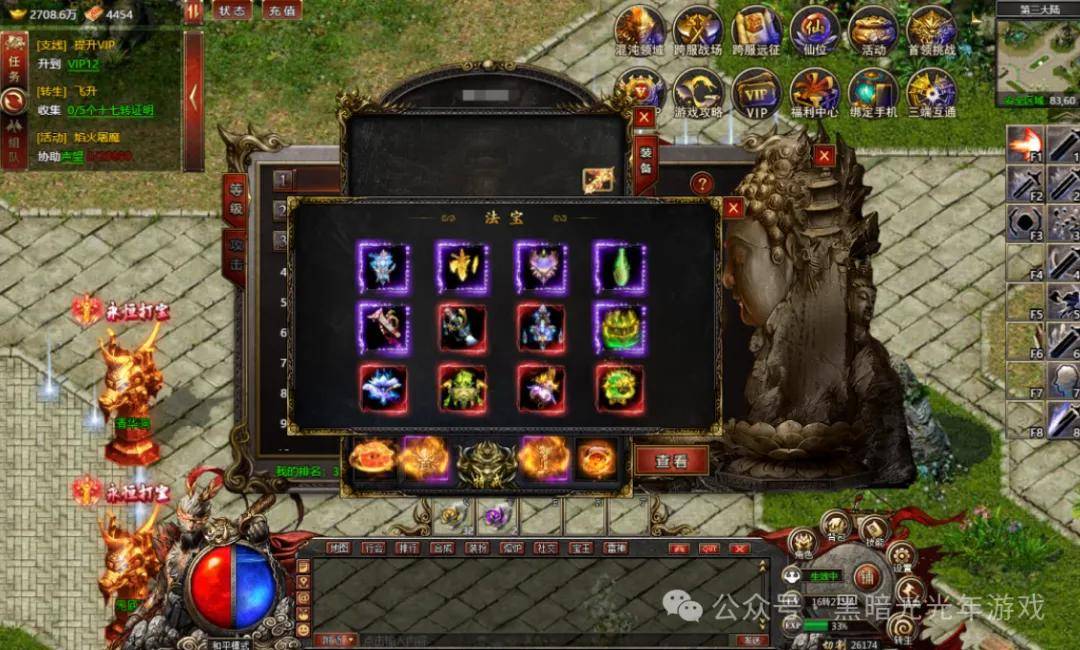Open the 混沌领域 chaos domain icon
Image resolution: width=1080 pixels, height=650 pixels.
[640, 28]
